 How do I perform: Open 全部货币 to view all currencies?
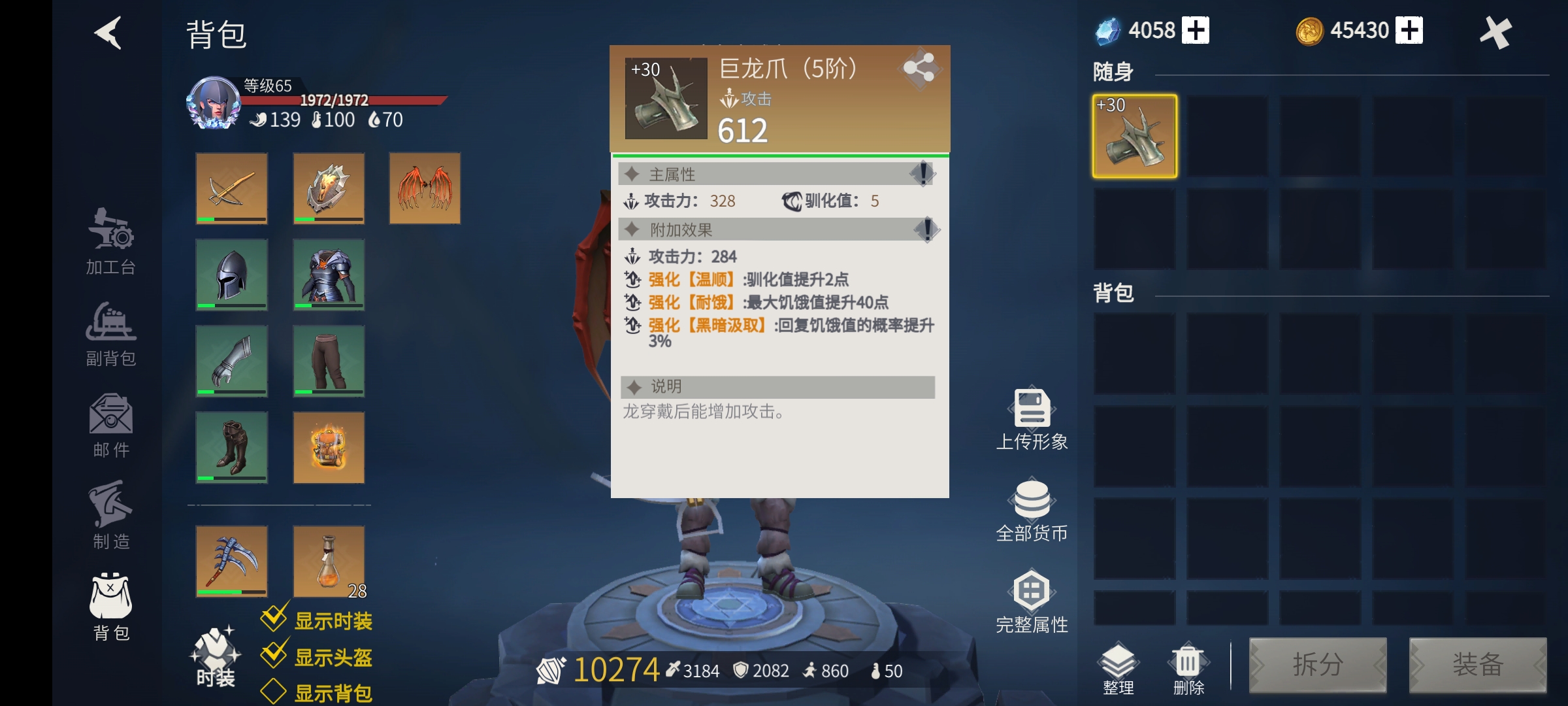click(1032, 503)
